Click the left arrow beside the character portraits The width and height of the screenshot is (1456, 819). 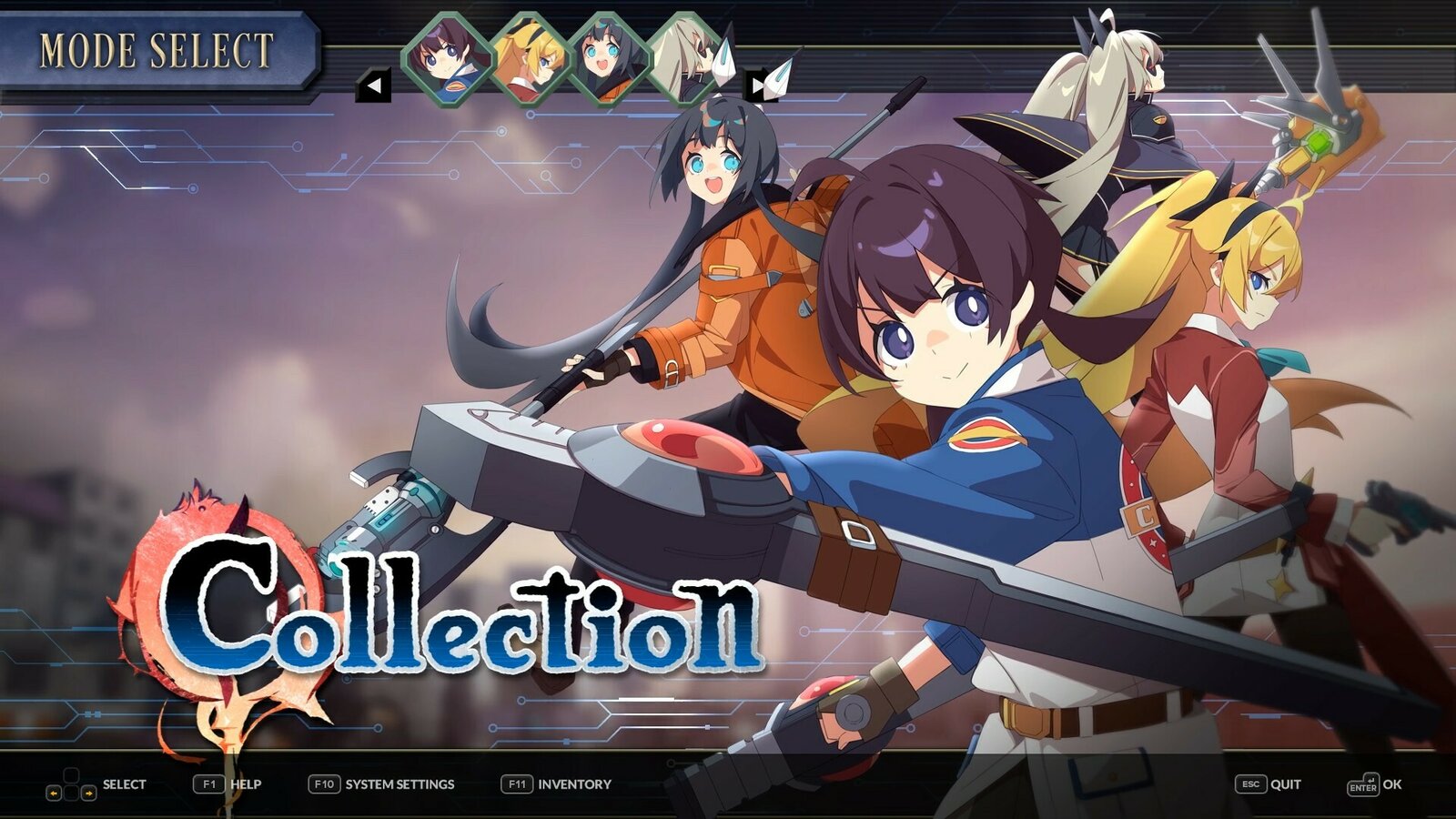pos(375,85)
